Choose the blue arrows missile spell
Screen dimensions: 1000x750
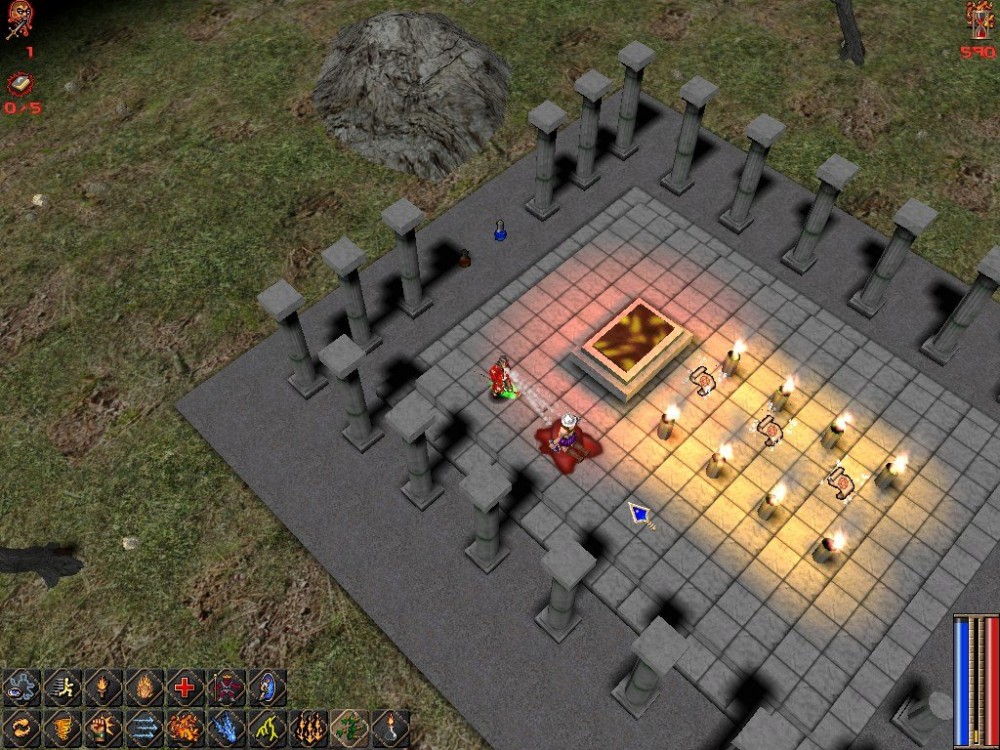(144, 729)
